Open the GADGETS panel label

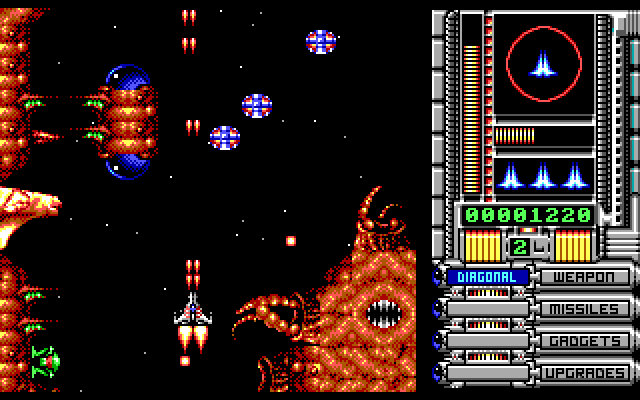585,341
